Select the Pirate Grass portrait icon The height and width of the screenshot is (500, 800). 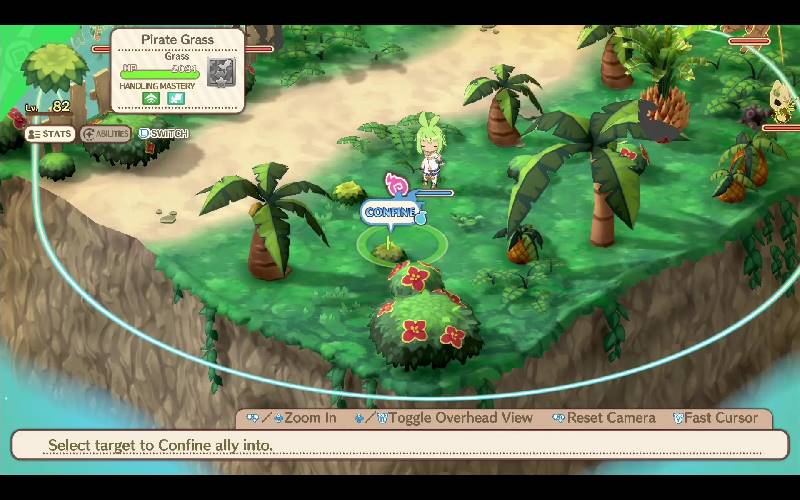pos(220,75)
